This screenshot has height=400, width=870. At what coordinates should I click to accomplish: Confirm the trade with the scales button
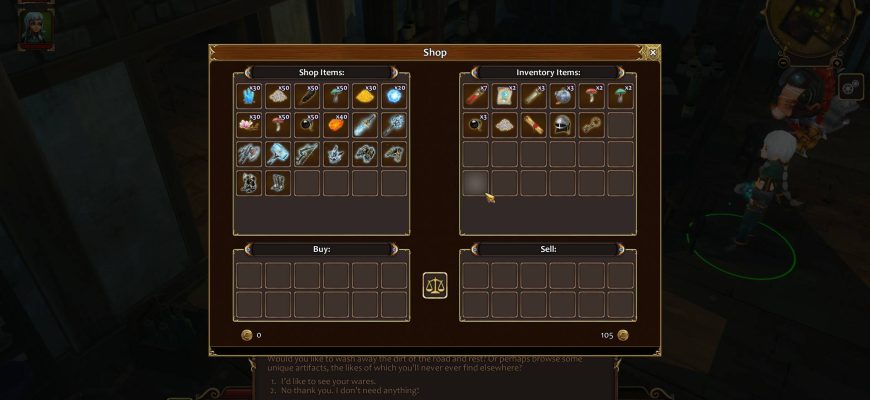pyautogui.click(x=435, y=285)
